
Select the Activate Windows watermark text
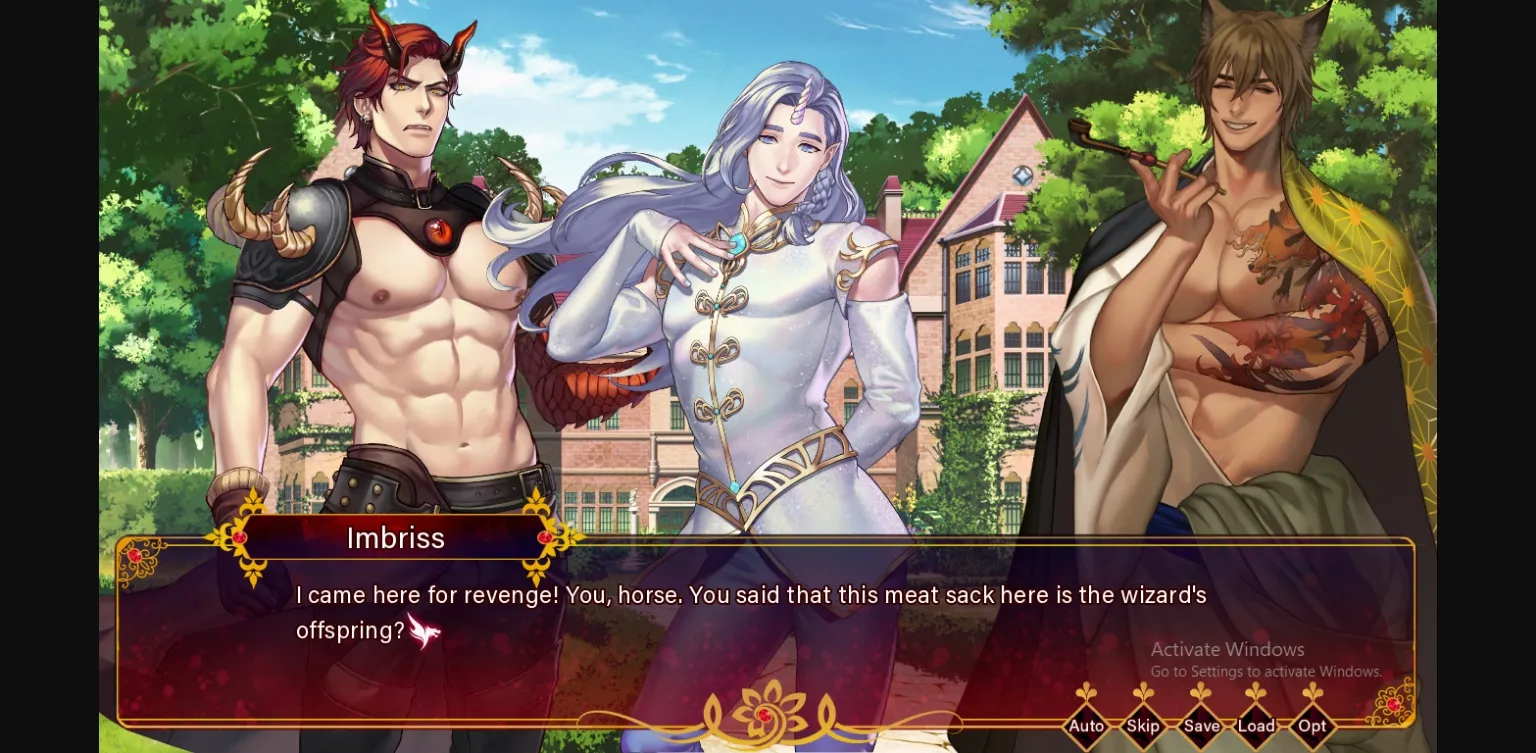(1228, 649)
